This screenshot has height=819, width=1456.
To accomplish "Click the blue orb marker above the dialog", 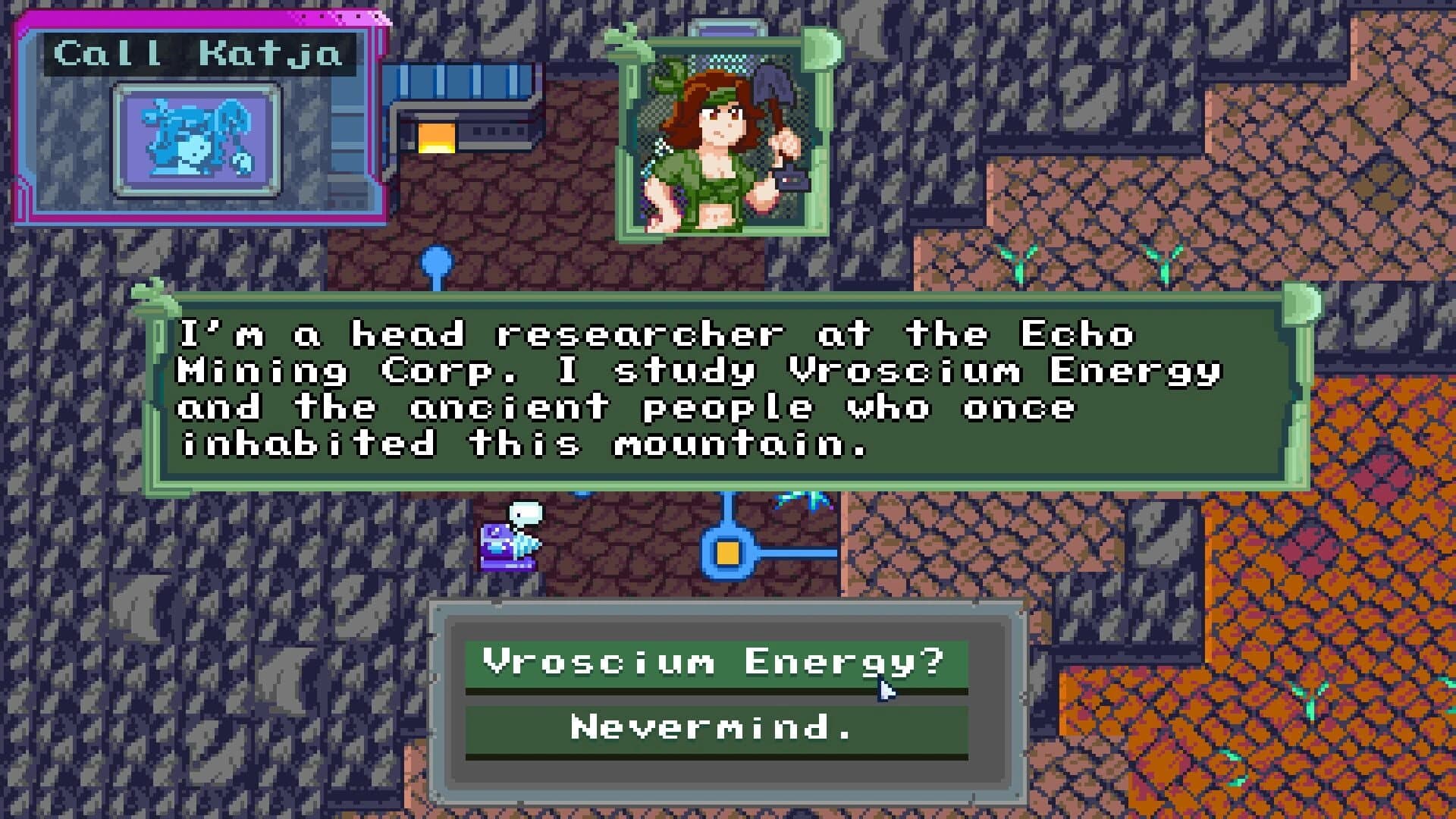I will pyautogui.click(x=436, y=262).
